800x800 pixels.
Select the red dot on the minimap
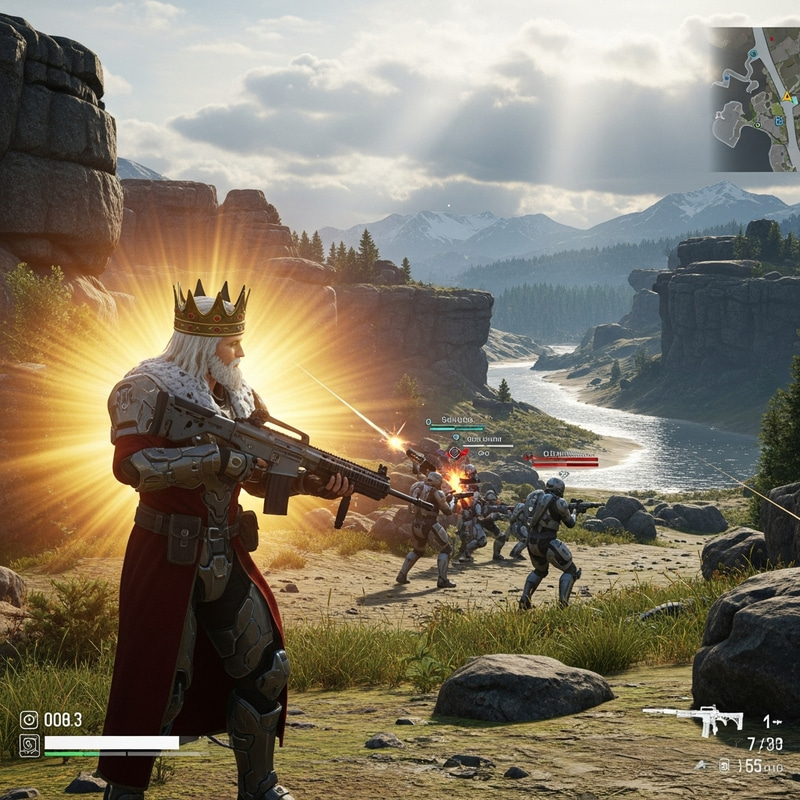point(772,39)
